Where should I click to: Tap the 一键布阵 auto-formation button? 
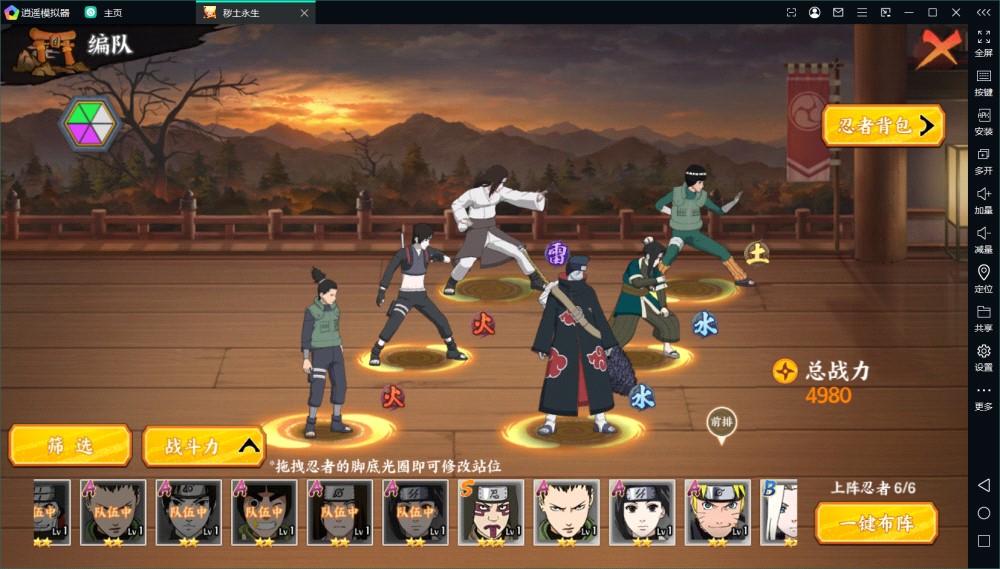(876, 523)
